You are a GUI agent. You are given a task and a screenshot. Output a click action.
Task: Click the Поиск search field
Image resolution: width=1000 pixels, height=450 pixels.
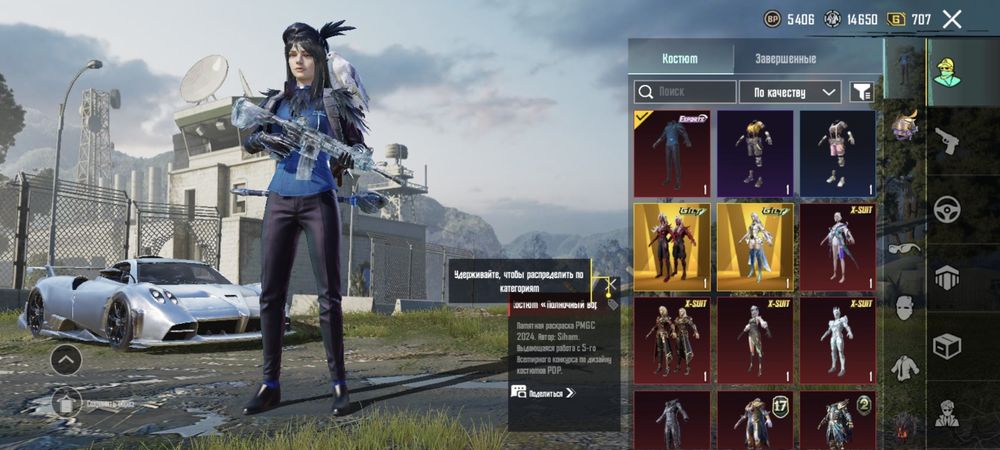685,92
